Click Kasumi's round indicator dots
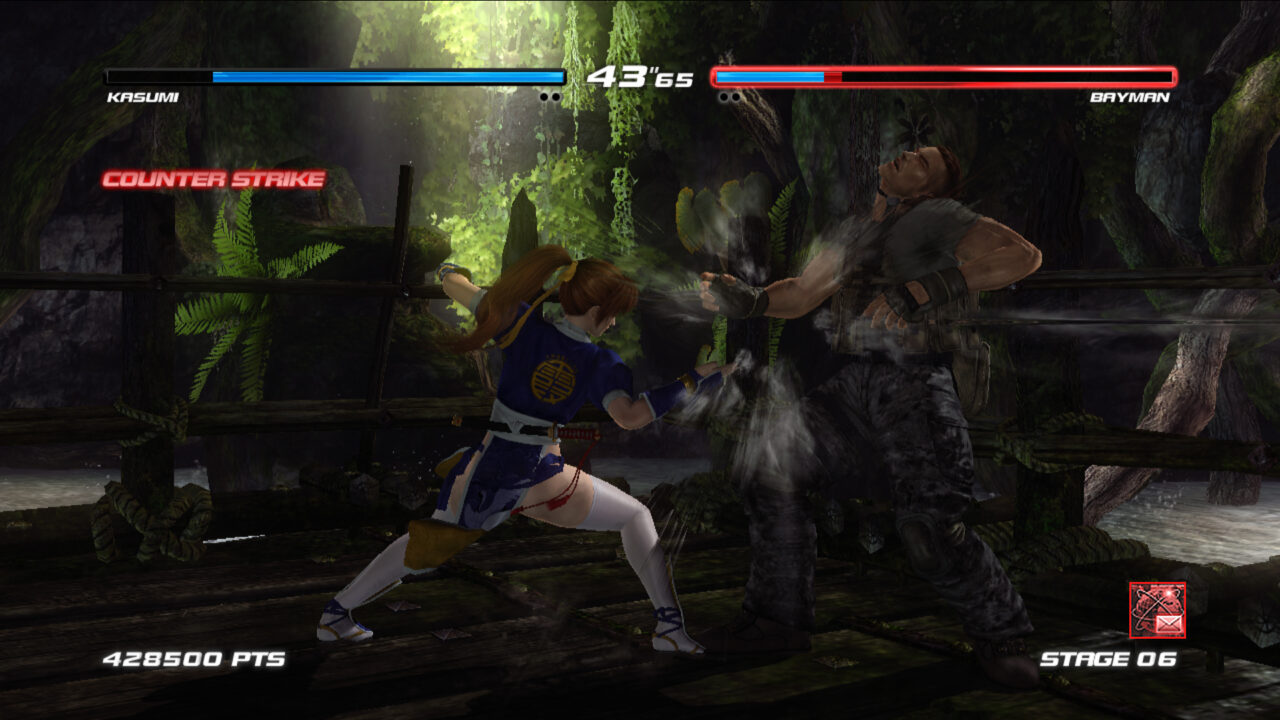The image size is (1280, 720). click(x=550, y=96)
